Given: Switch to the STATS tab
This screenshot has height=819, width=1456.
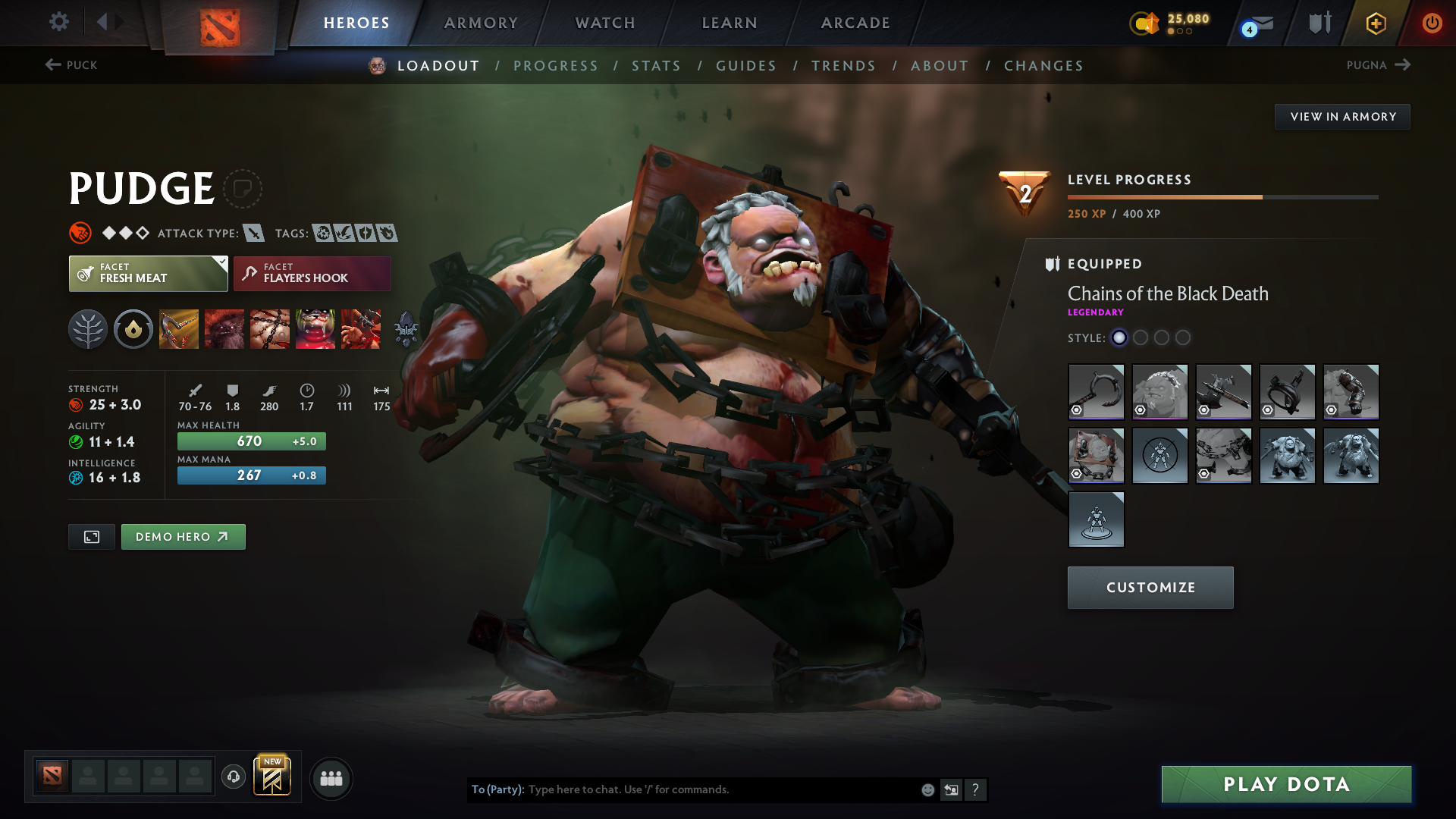Looking at the screenshot, I should [656, 65].
